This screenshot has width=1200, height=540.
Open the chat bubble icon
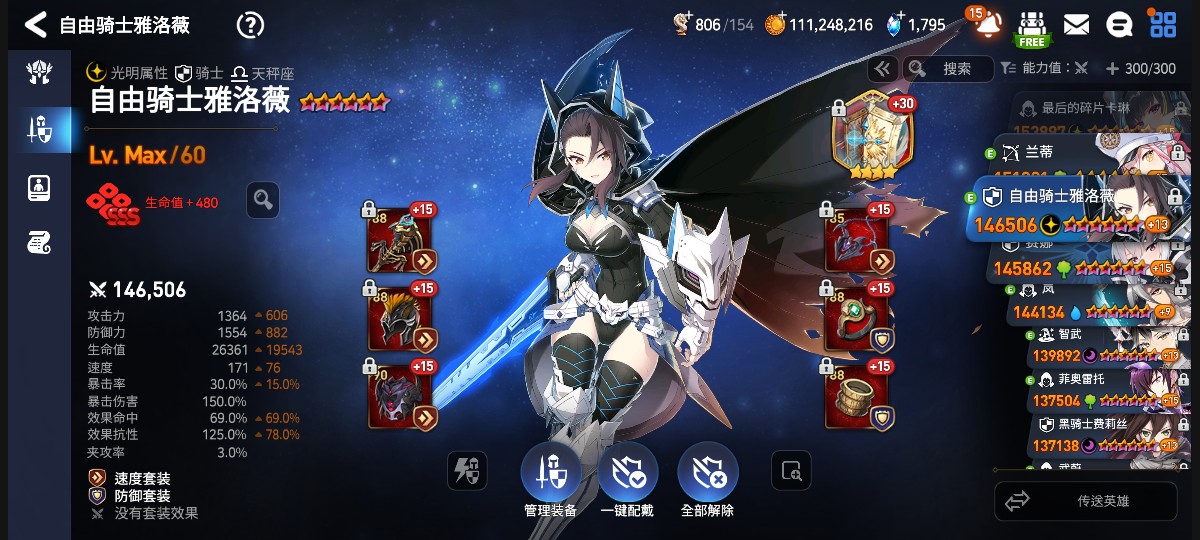pos(1120,25)
